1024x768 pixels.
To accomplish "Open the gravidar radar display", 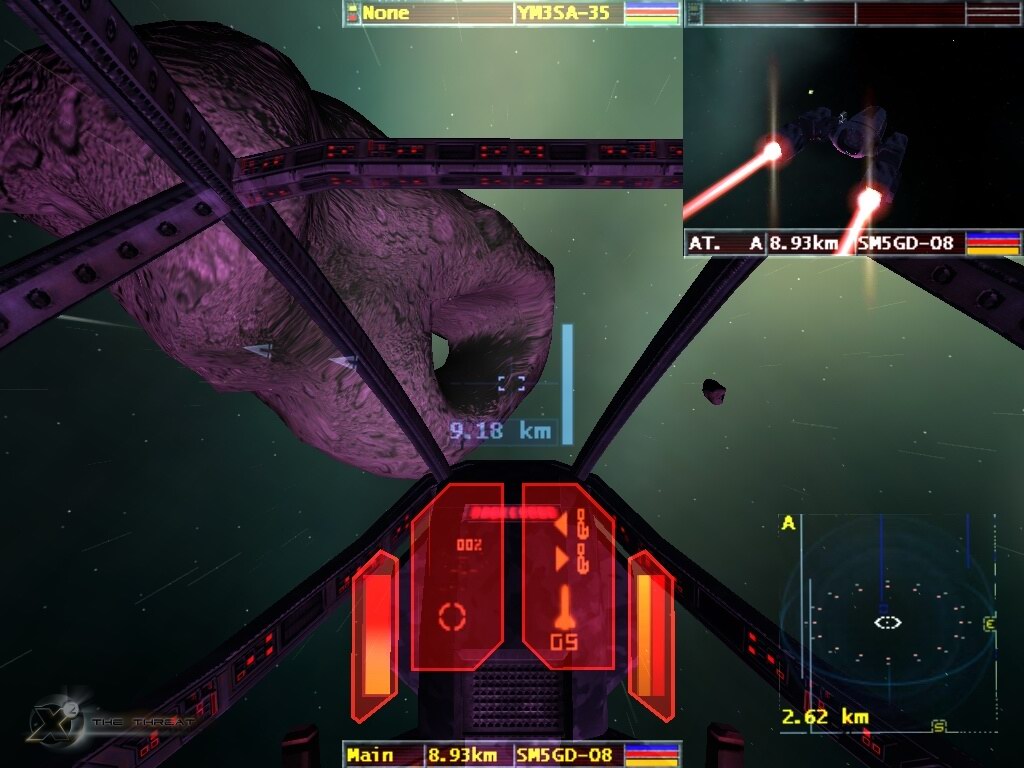I will (x=886, y=622).
